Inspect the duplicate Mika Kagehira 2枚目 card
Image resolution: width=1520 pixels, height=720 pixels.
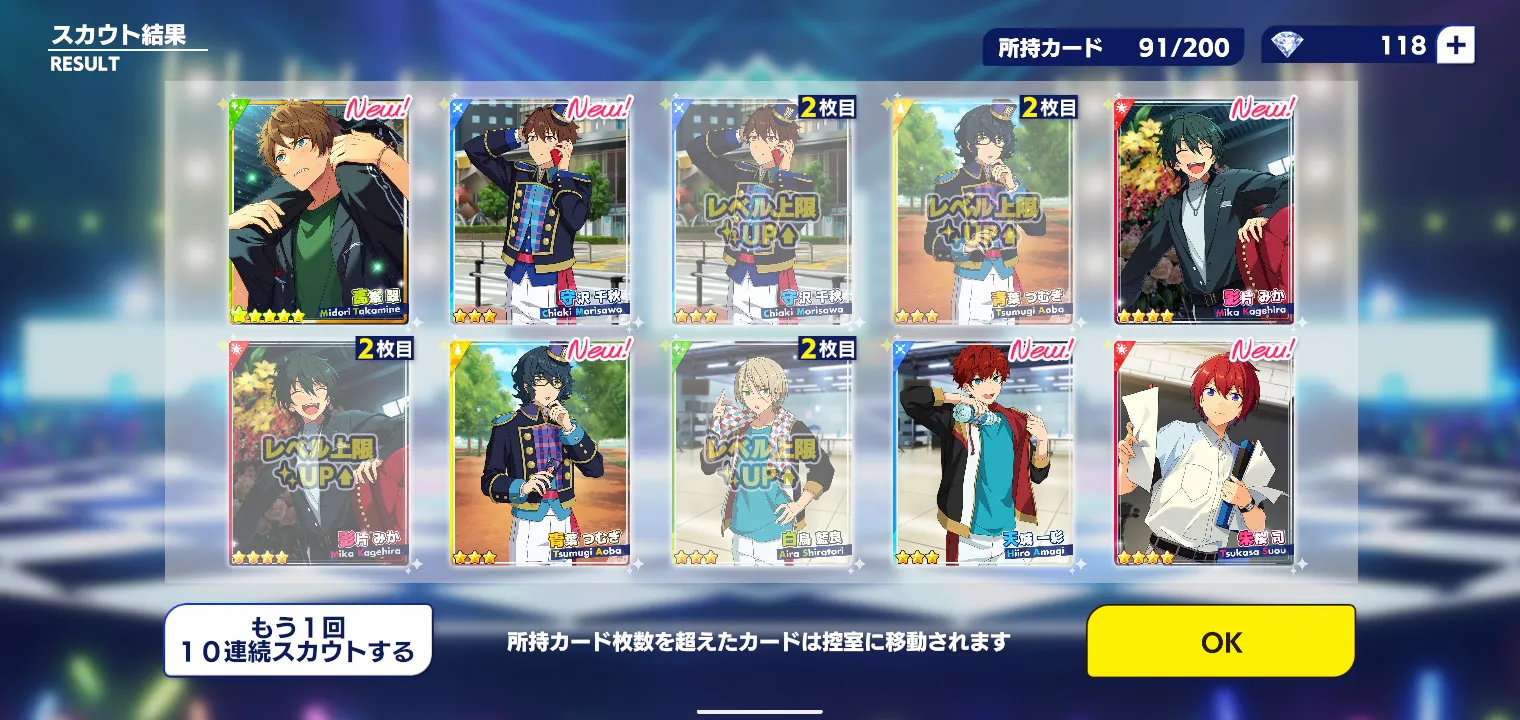tap(319, 453)
